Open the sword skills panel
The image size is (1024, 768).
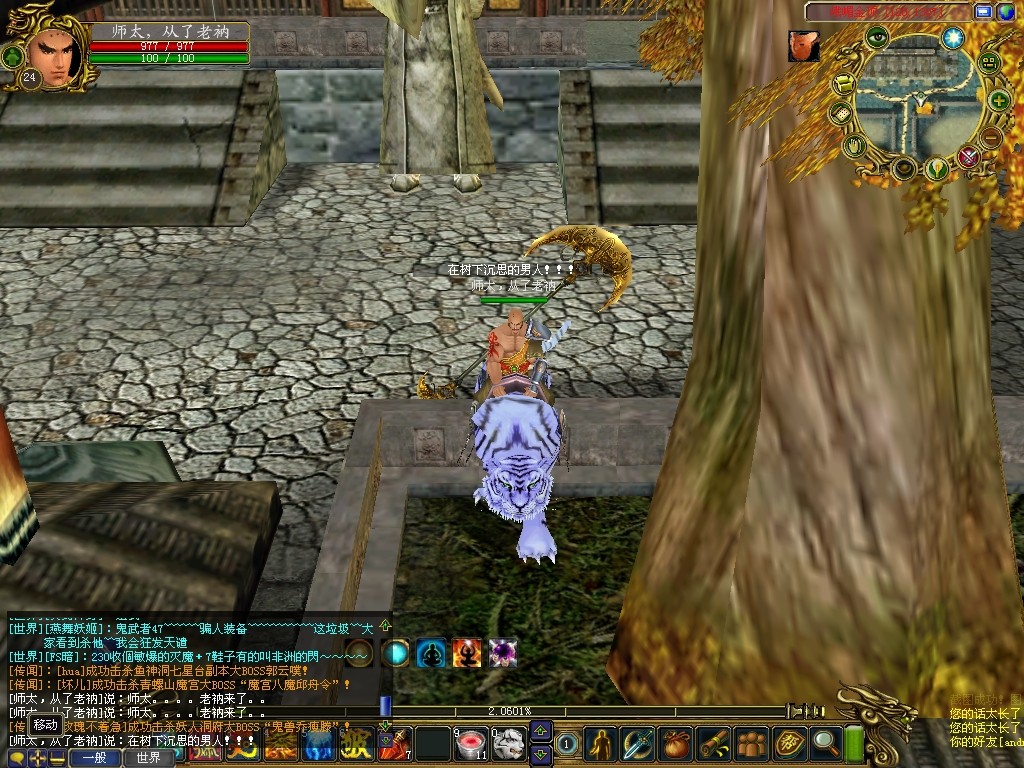(x=637, y=742)
